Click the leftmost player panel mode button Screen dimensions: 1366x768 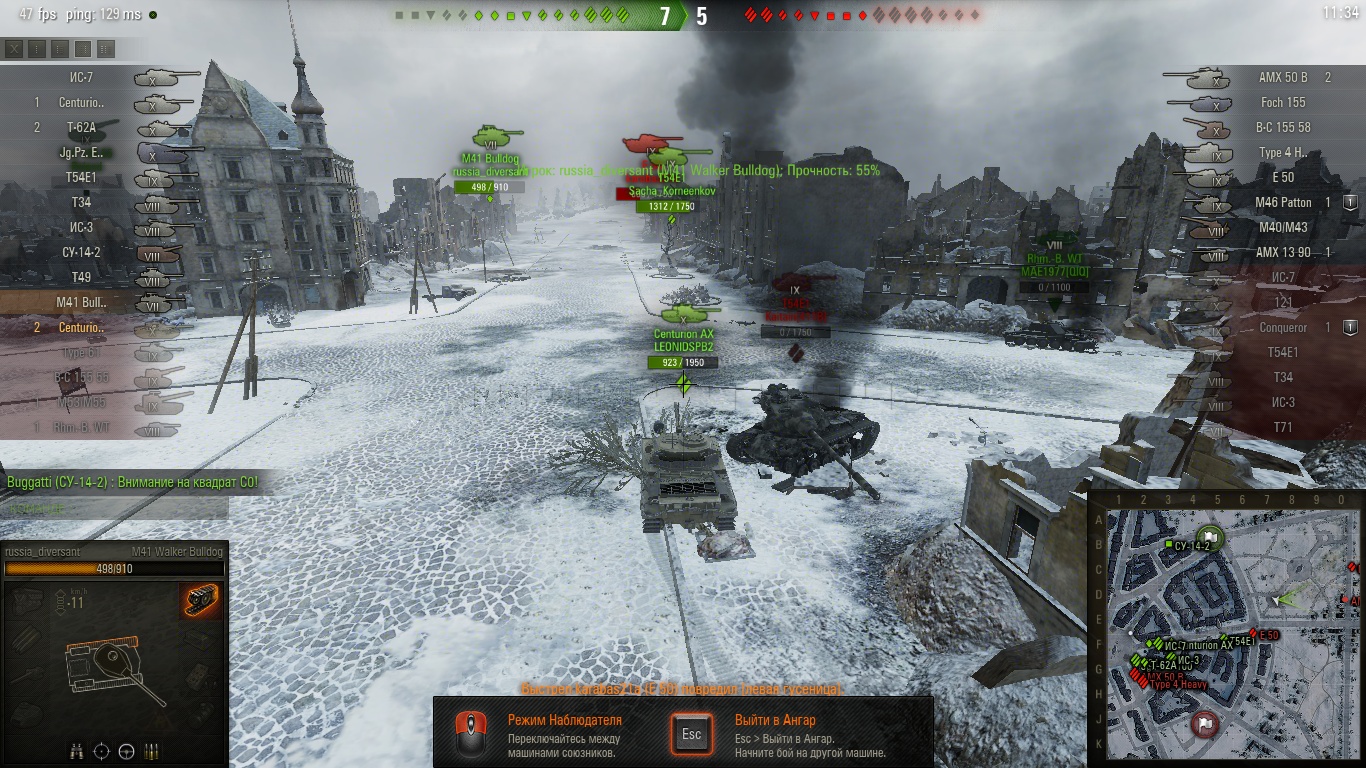[14, 49]
